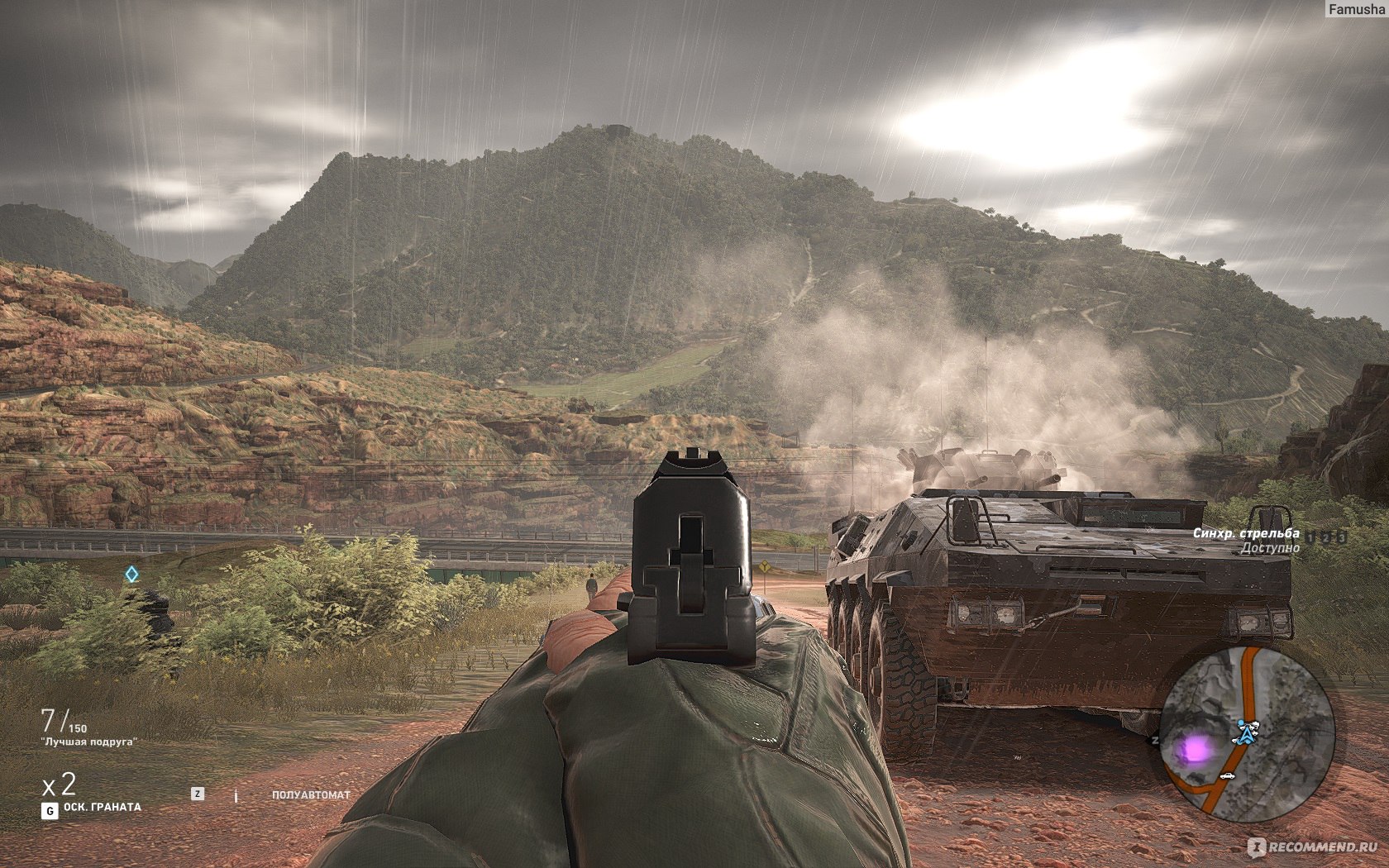Select the purple zone on the minimap
Screen dimensions: 1389x868
[x=1193, y=750]
